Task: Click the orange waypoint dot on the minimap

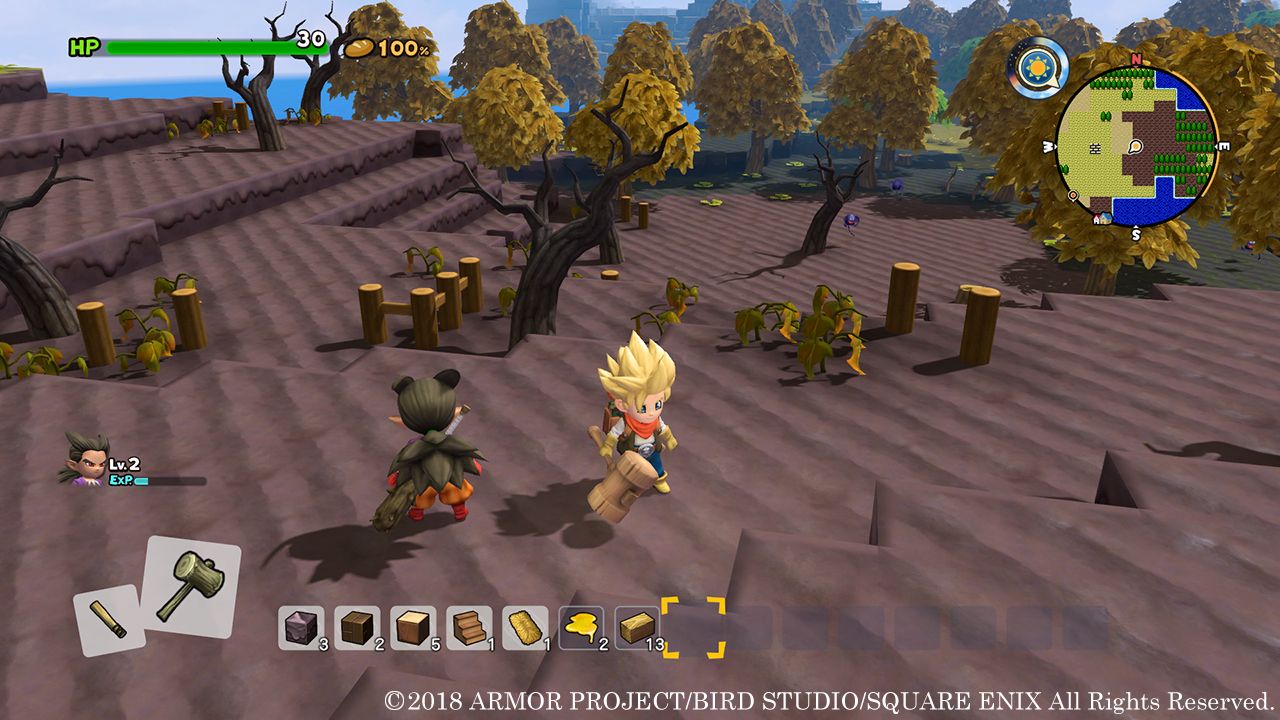Action: (1073, 197)
